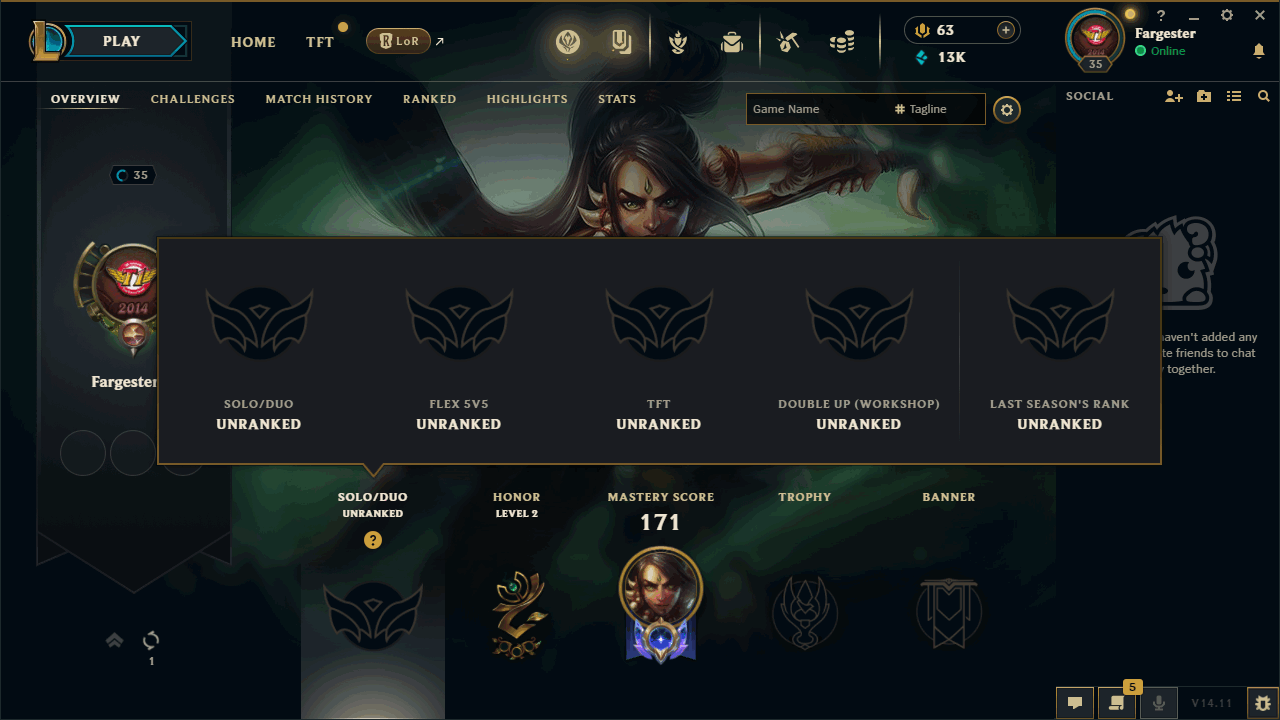Toggle the chat bubble panel
Viewport: 1280px width, 720px height.
point(1075,703)
